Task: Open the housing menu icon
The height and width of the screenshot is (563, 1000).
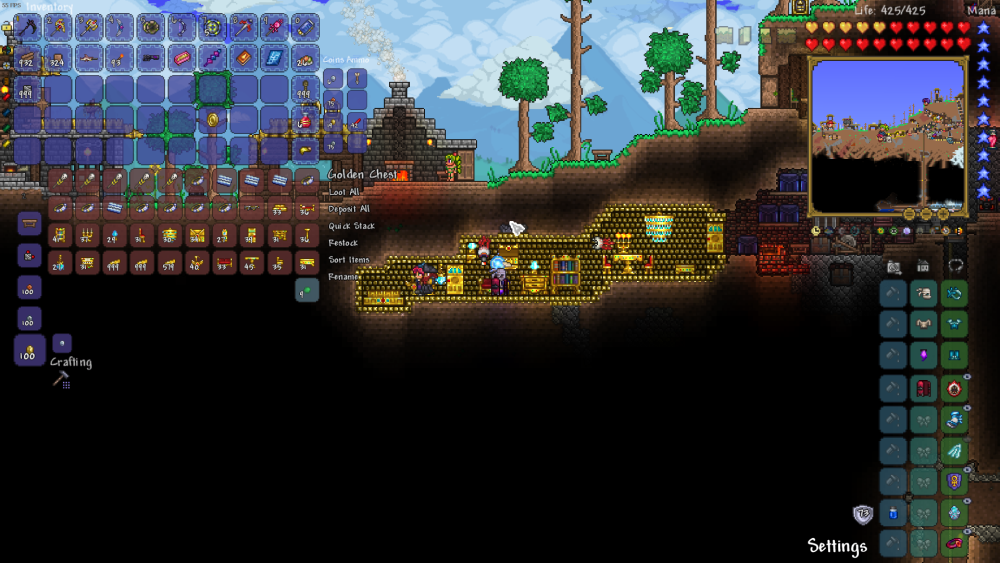Action: pos(923,266)
